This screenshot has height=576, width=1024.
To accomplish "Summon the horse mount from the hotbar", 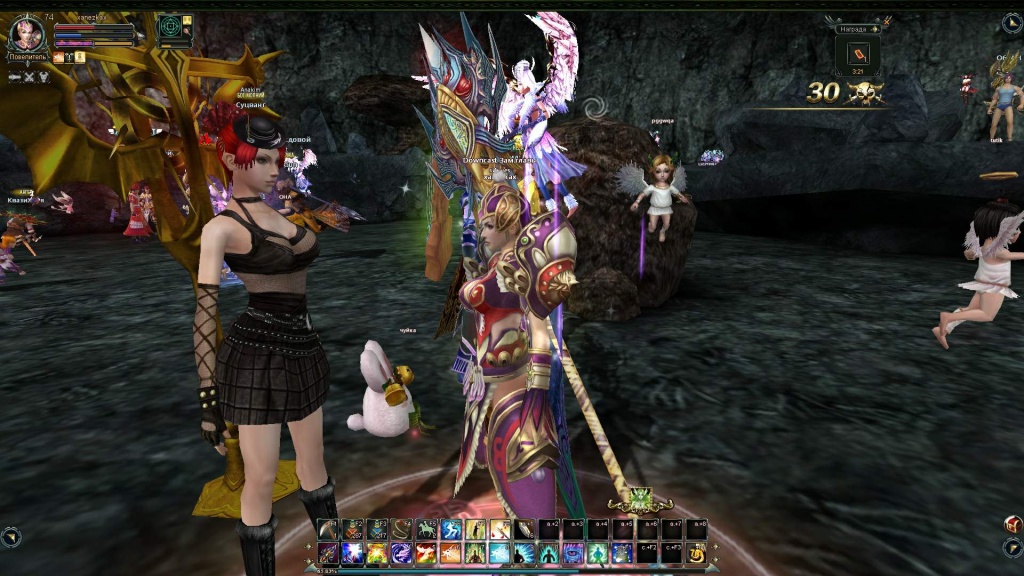I will tap(426, 530).
